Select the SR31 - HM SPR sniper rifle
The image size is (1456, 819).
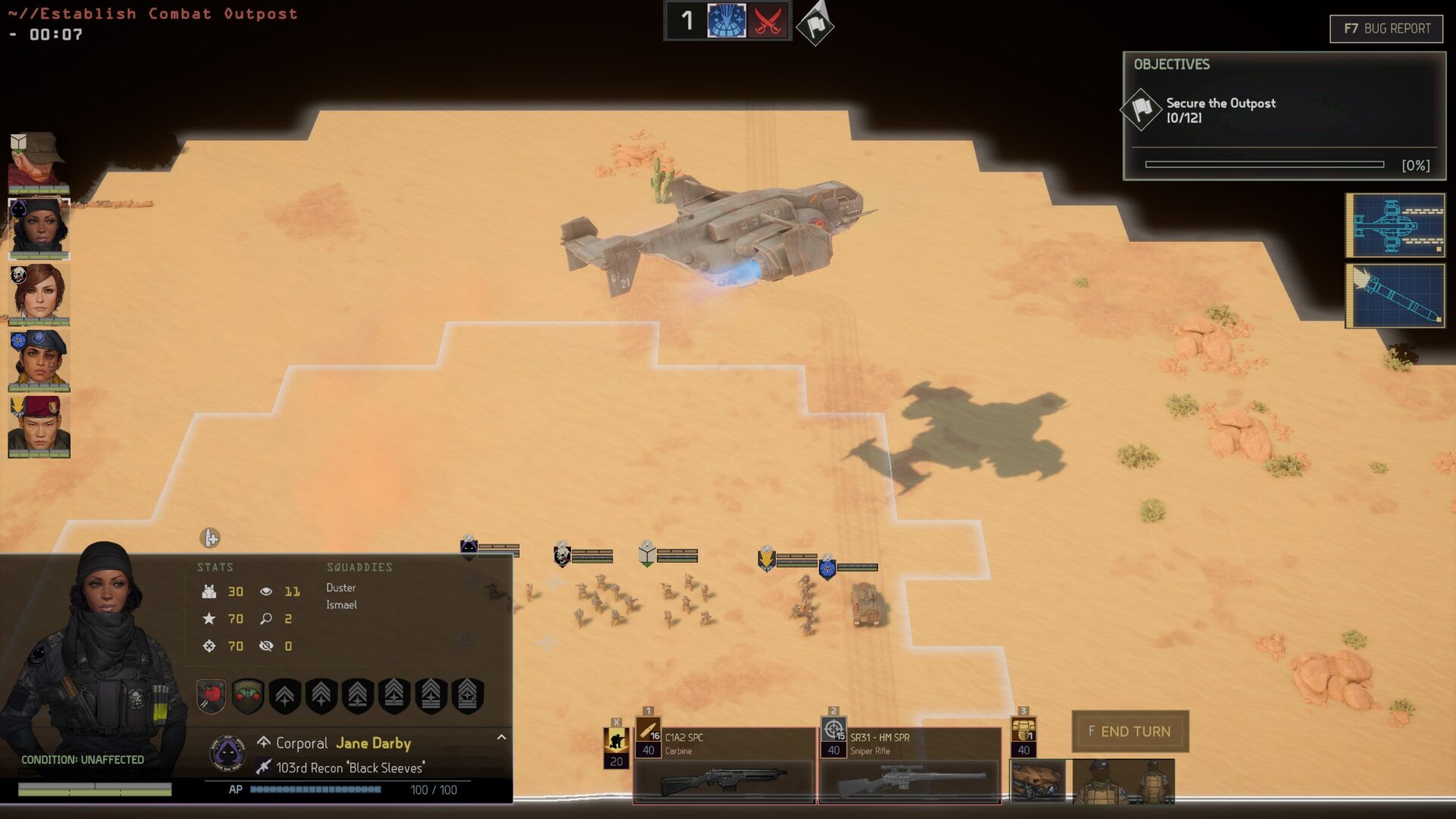click(x=908, y=764)
